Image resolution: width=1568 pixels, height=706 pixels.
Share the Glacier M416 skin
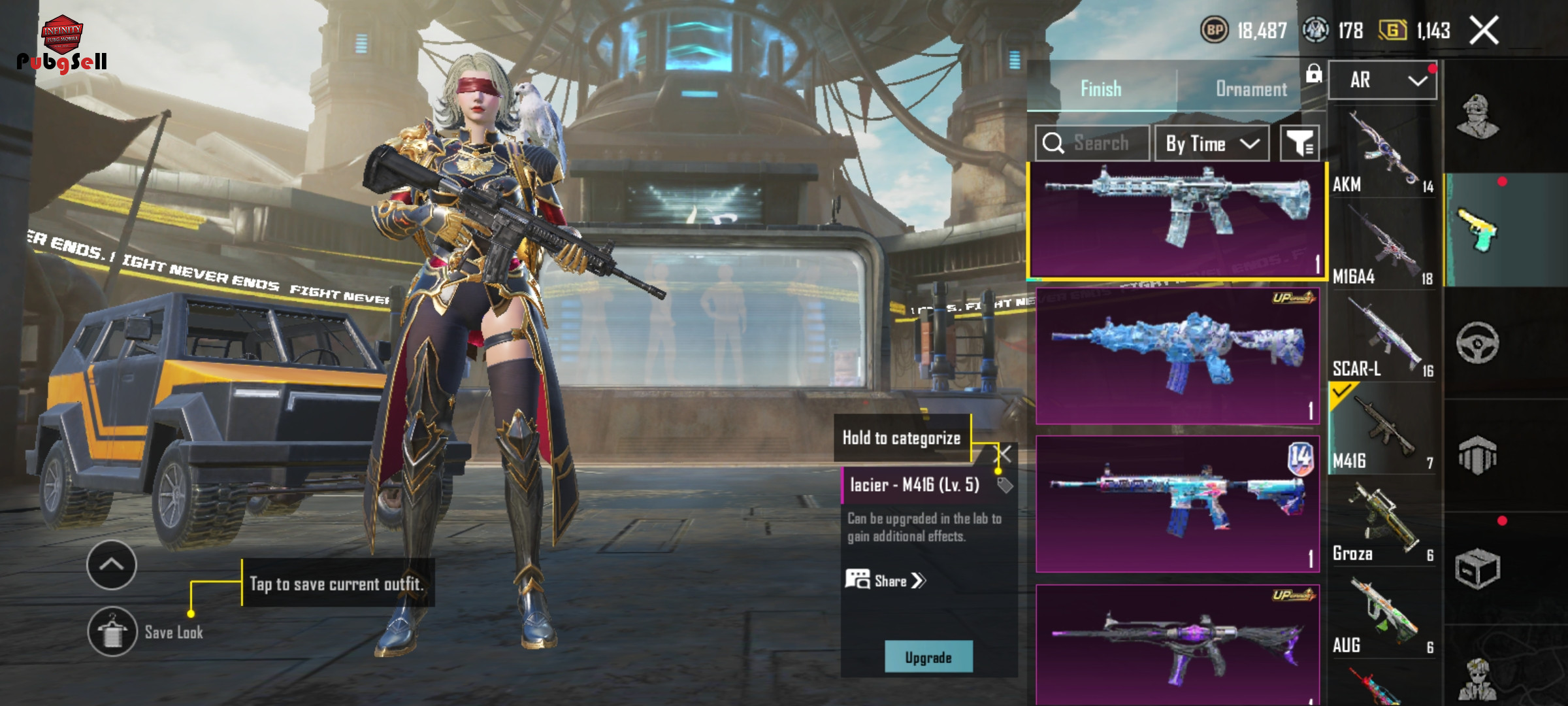(x=887, y=580)
